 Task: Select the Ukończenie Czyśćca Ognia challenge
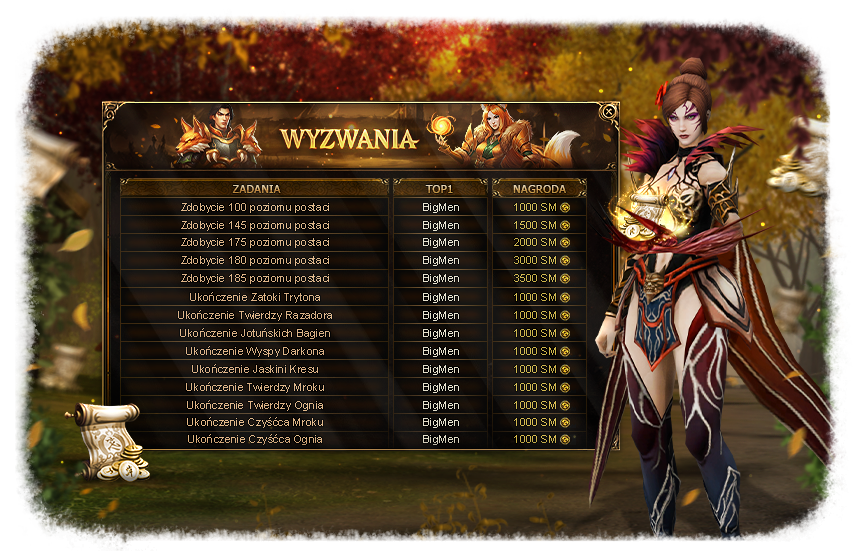click(x=255, y=439)
